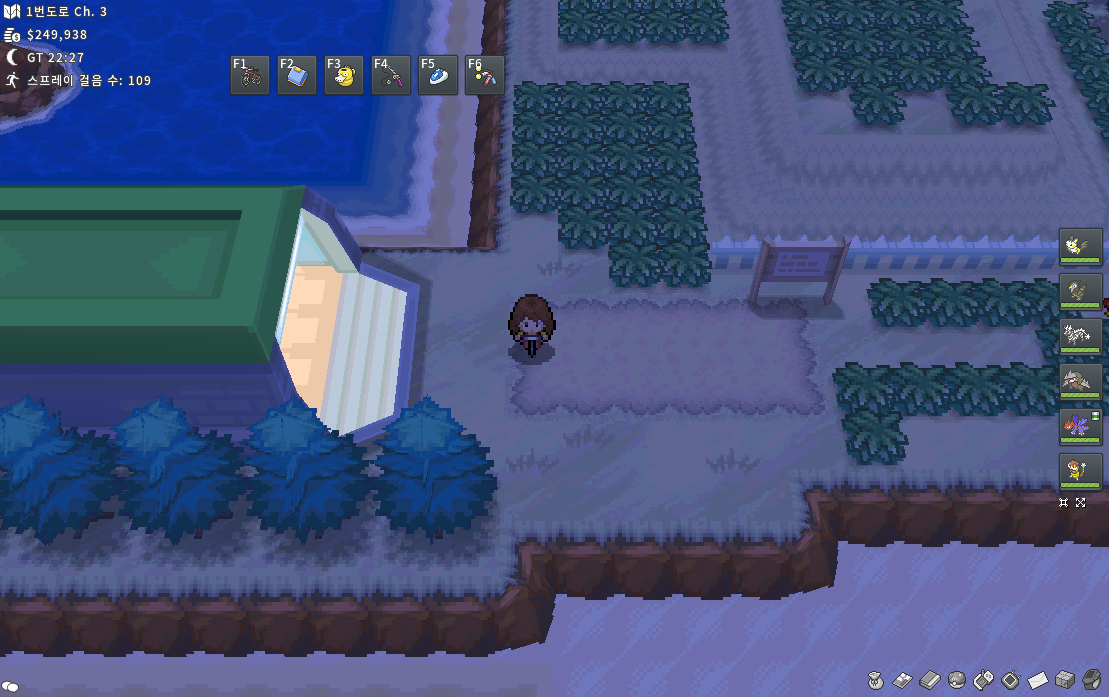Use the fishing rod in slot F4
The height and width of the screenshot is (697, 1109).
(391, 75)
